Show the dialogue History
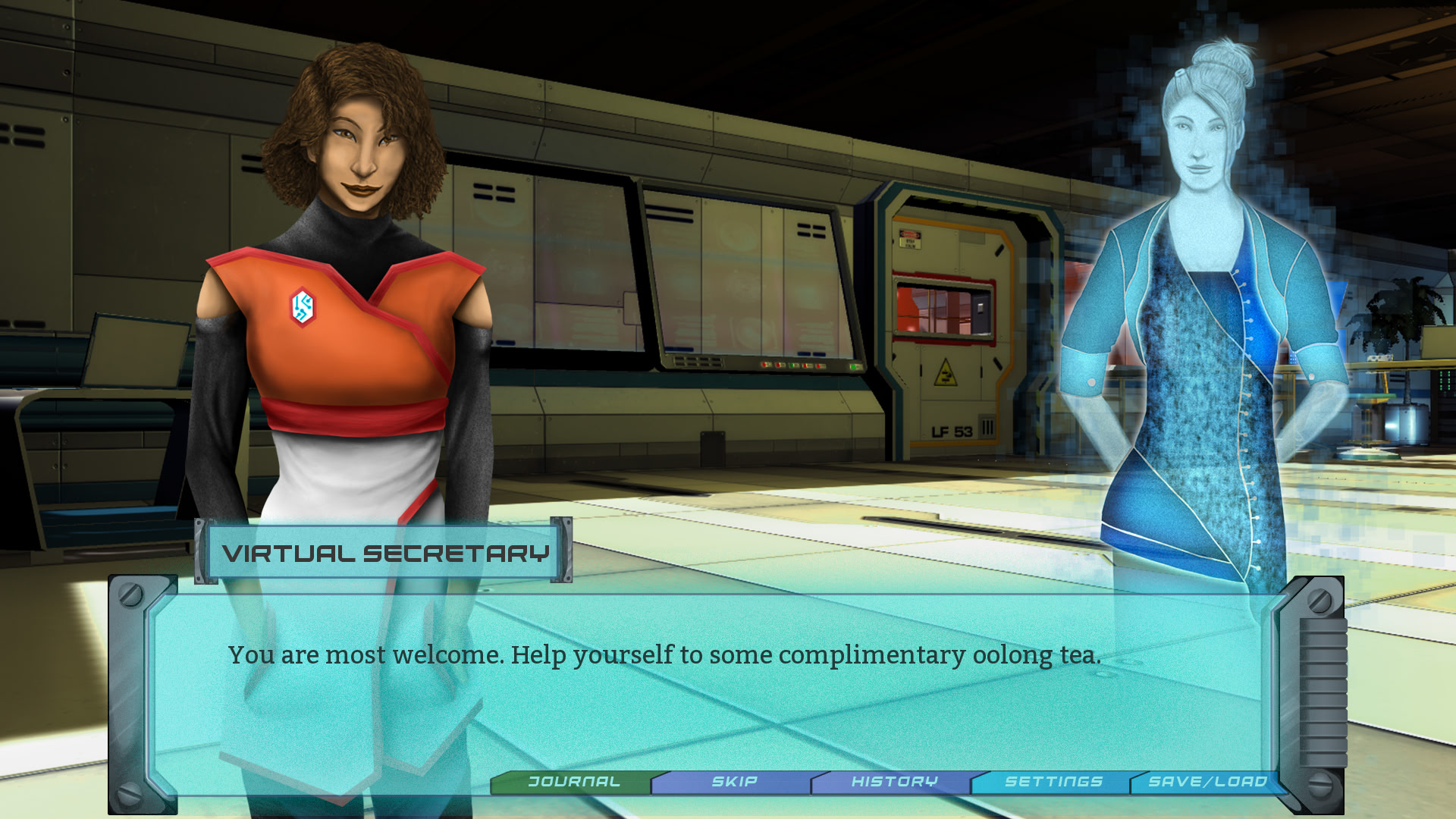Viewport: 1456px width, 819px height. click(x=894, y=782)
